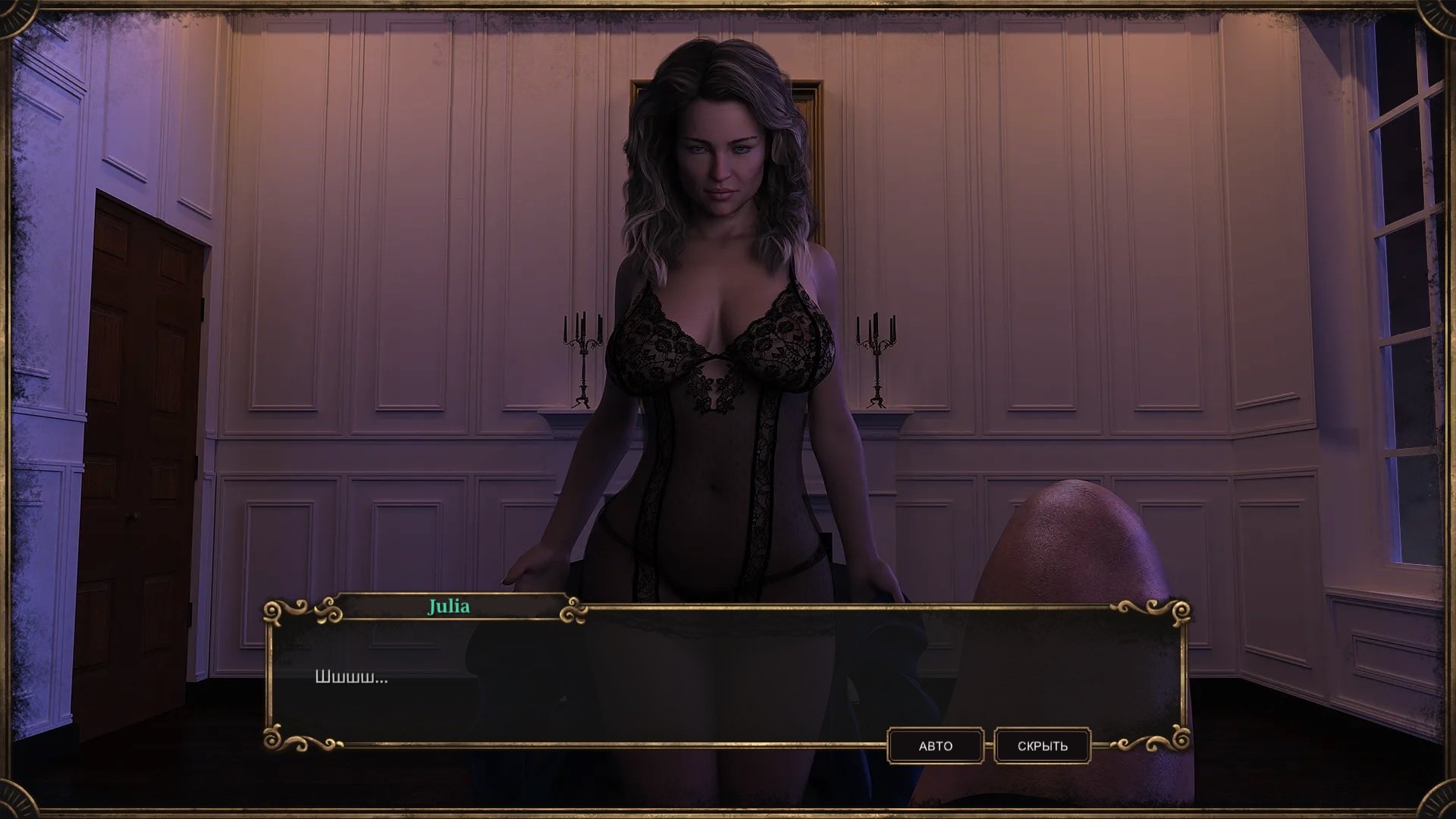Viewport: 1456px width, 819px height.
Task: Toggle the АВТО auto-advance button
Action: [x=935, y=746]
